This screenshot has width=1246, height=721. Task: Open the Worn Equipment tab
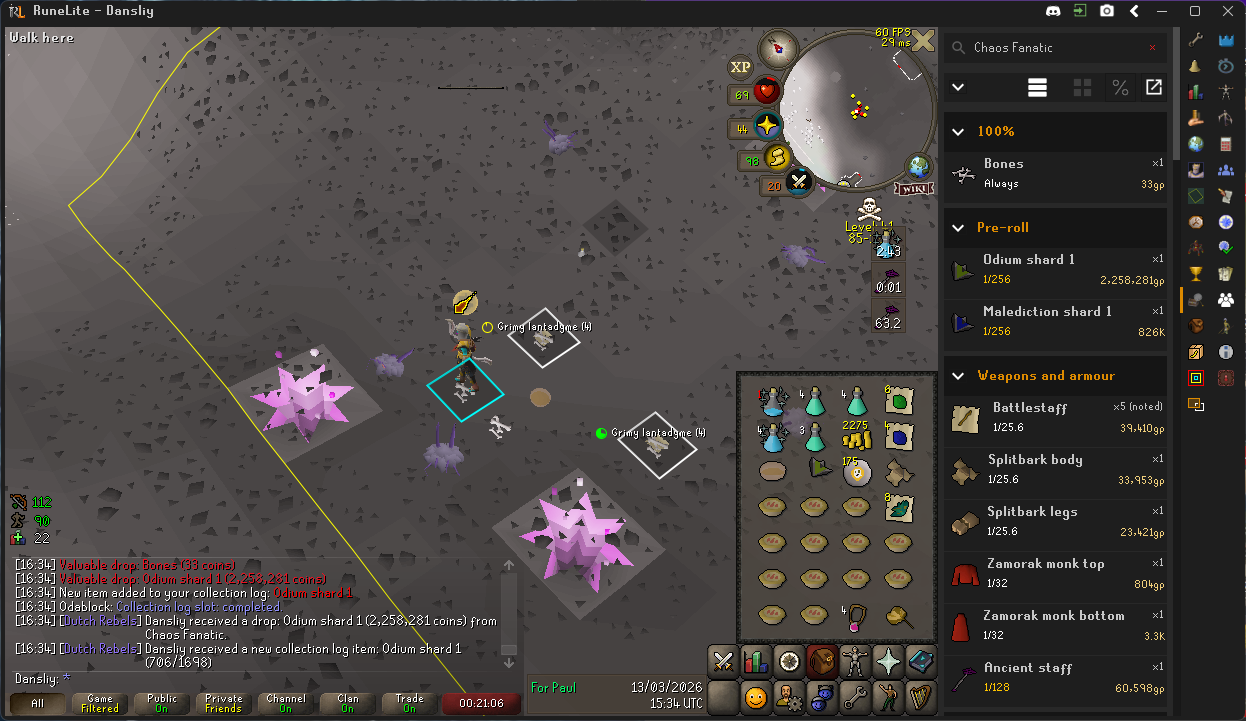855,662
